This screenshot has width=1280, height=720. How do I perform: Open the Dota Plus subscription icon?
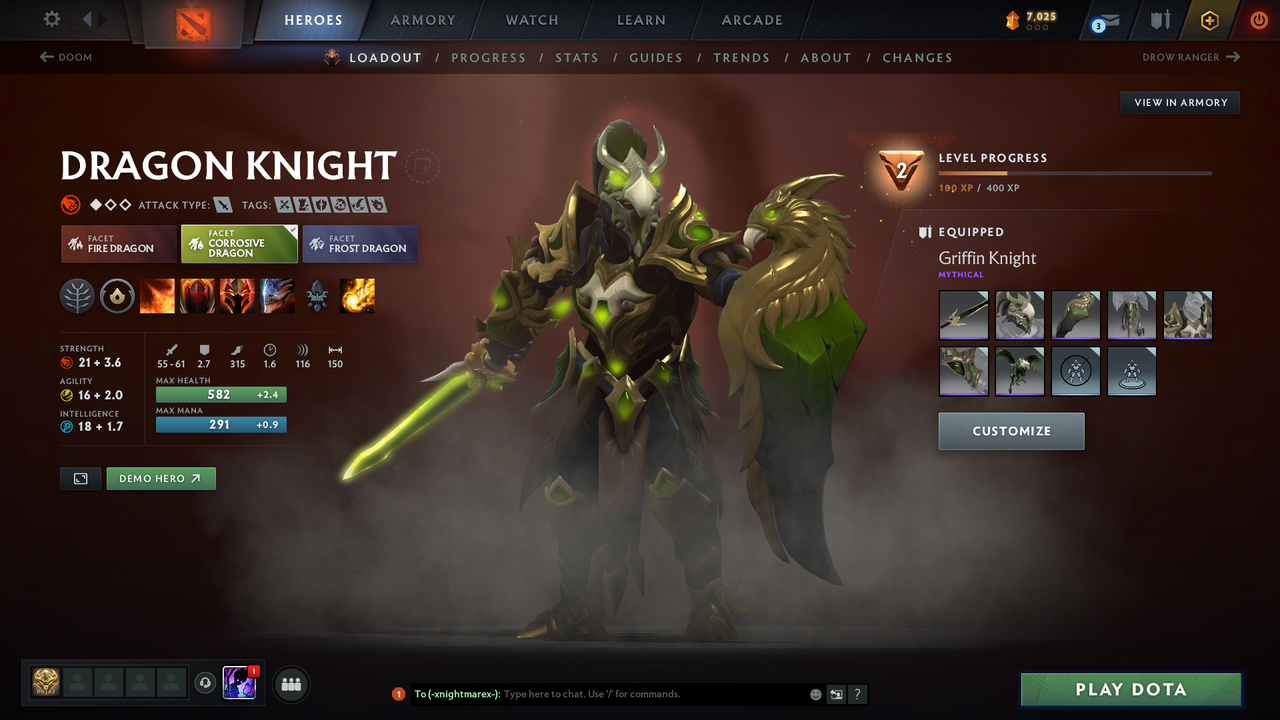(1209, 20)
